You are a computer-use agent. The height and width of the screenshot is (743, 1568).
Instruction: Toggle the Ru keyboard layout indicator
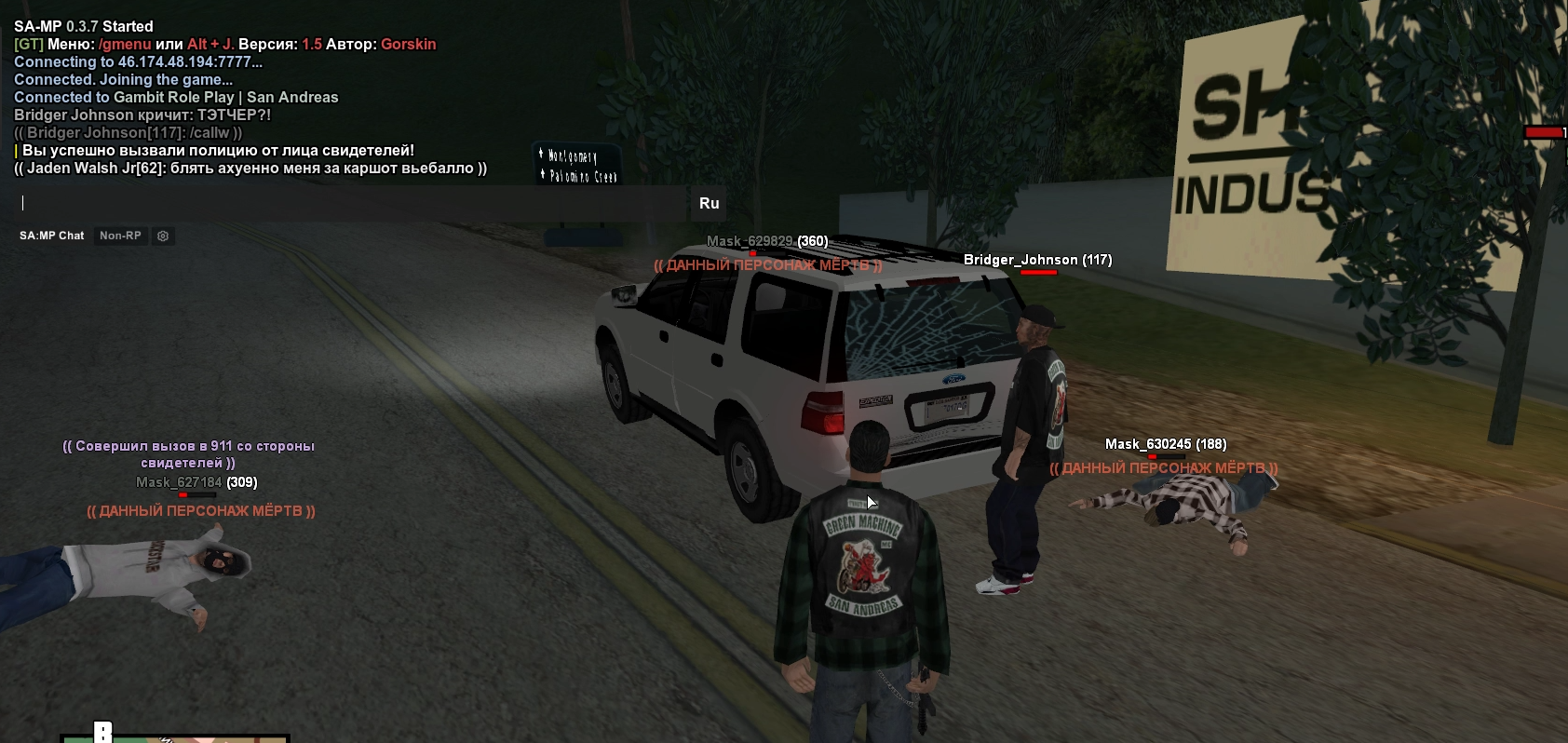click(x=709, y=203)
